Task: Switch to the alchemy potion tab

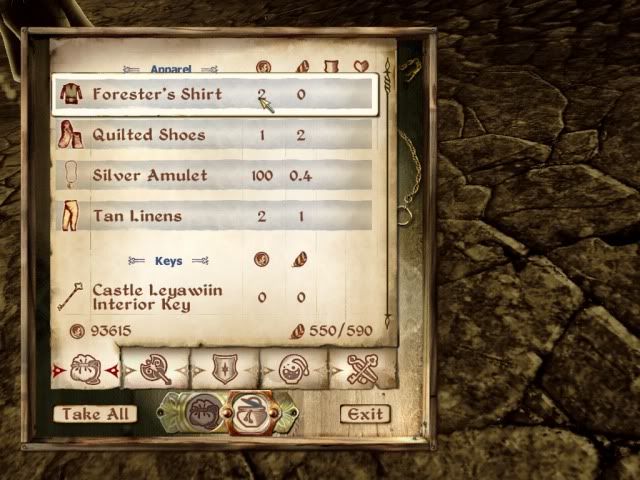Action: point(294,370)
